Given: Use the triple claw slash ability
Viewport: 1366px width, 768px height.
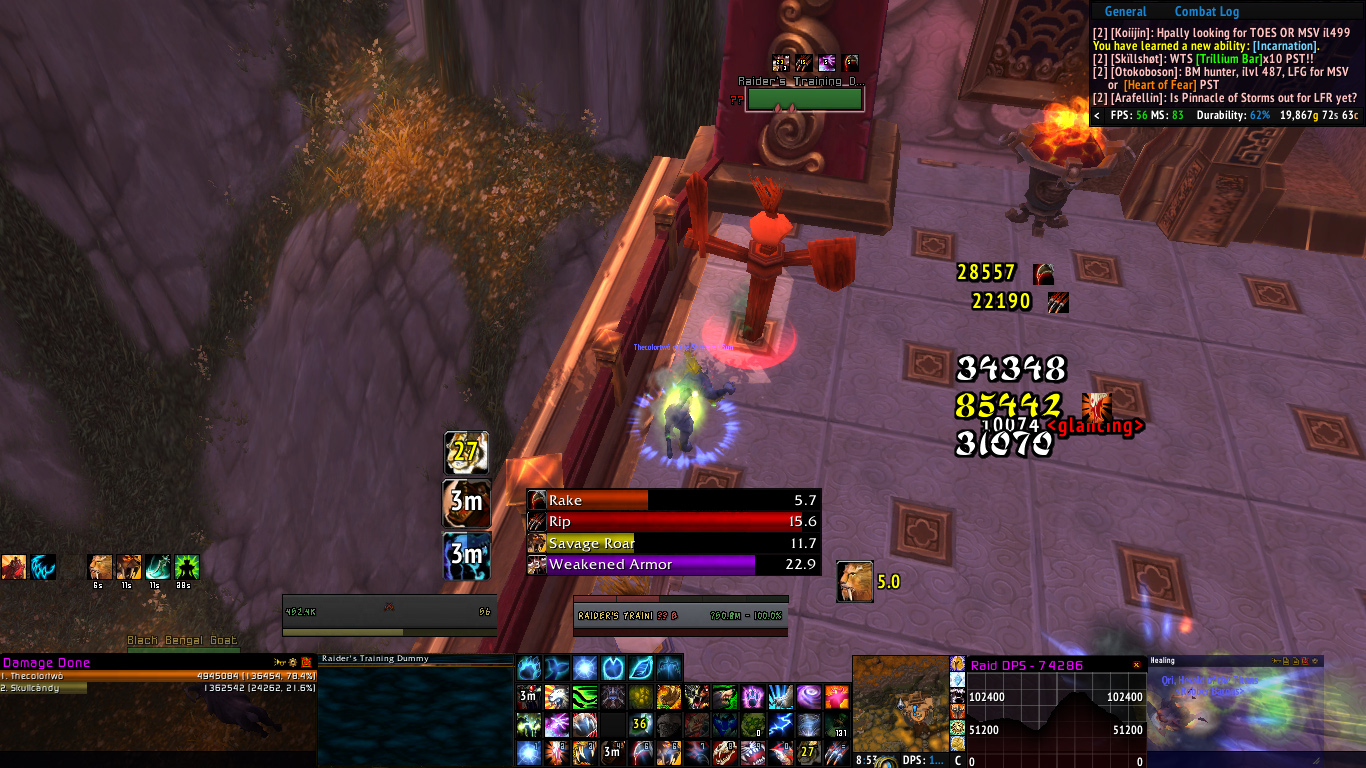Looking at the screenshot, I should coord(837,752).
